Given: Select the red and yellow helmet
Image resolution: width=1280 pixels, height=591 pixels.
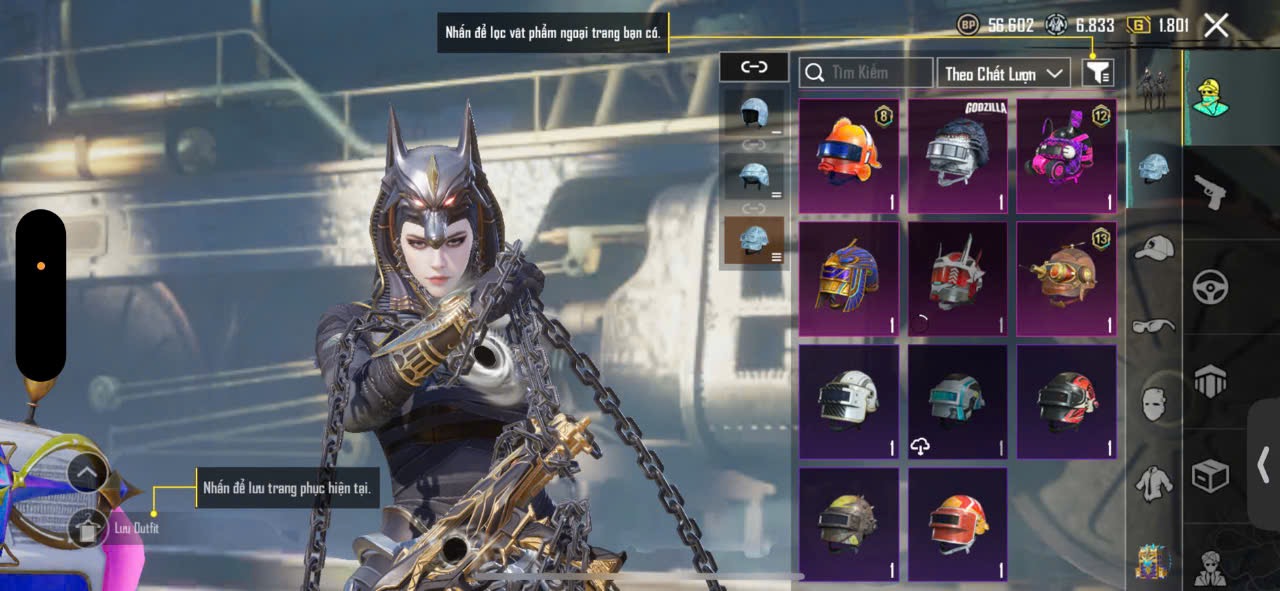Looking at the screenshot, I should coord(958,524).
